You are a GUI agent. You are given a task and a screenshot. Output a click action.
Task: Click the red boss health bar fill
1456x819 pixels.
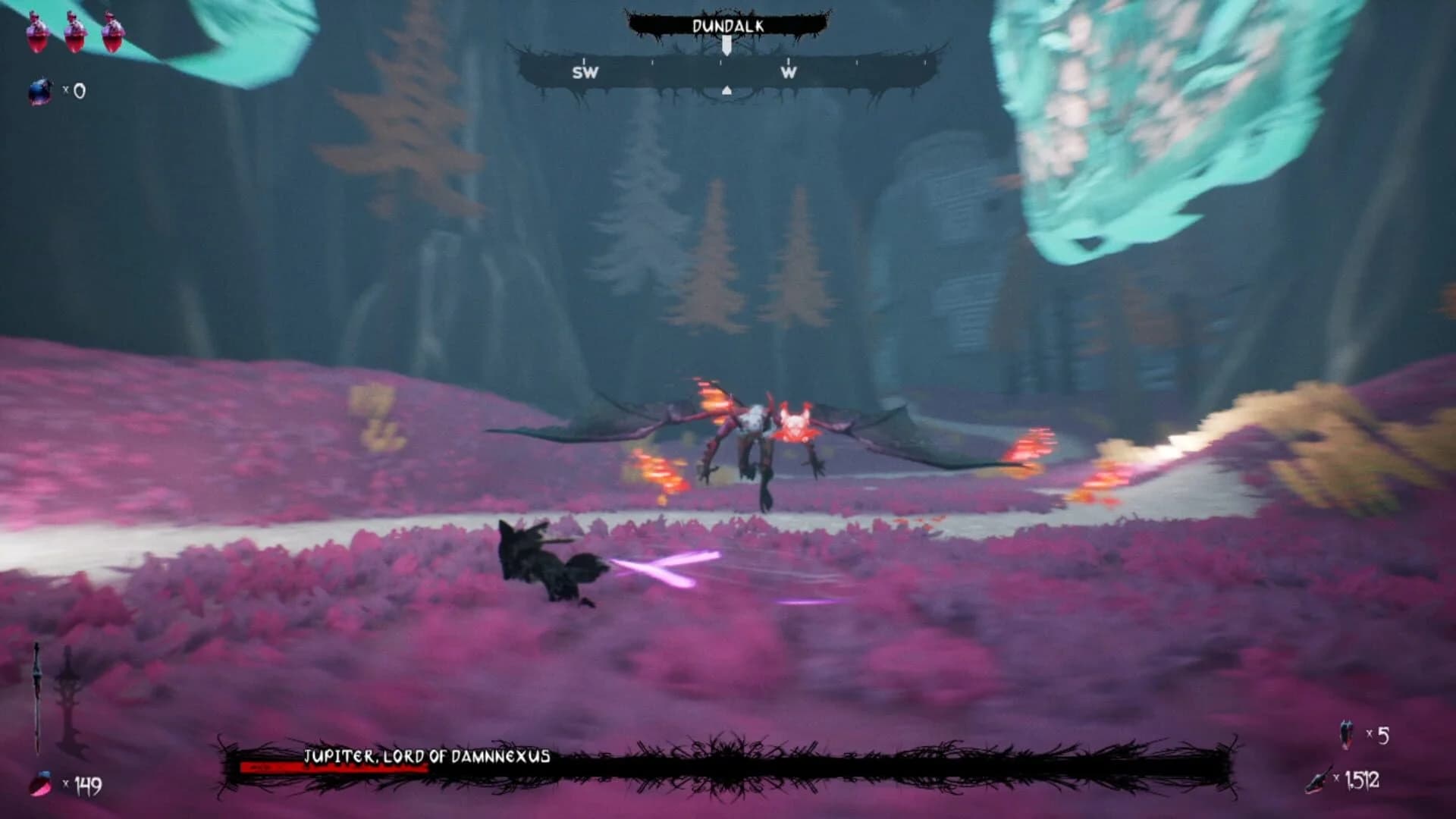pos(334,767)
